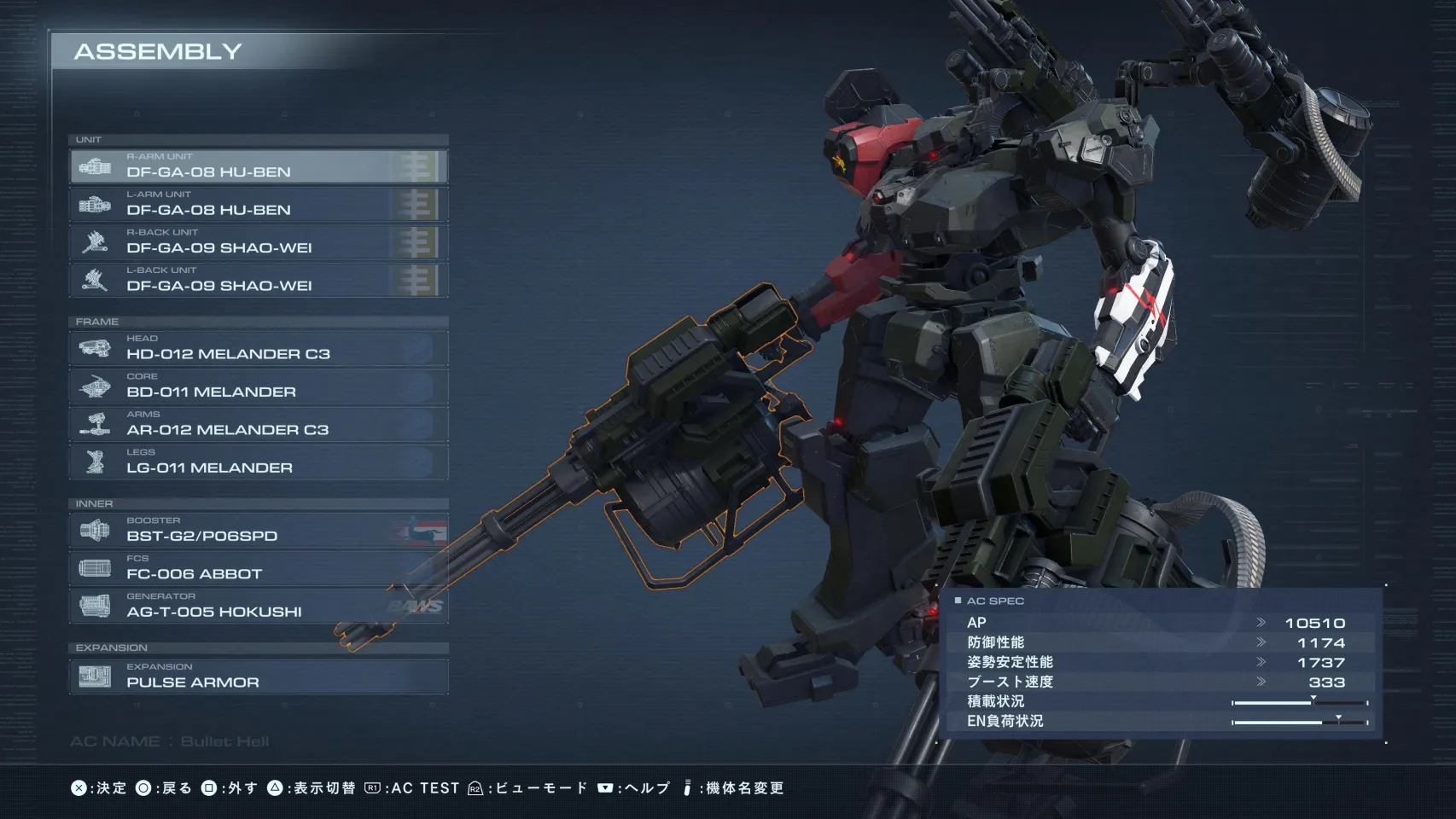Open the HEAD slot HD-012 MELANDER C3

(x=259, y=349)
